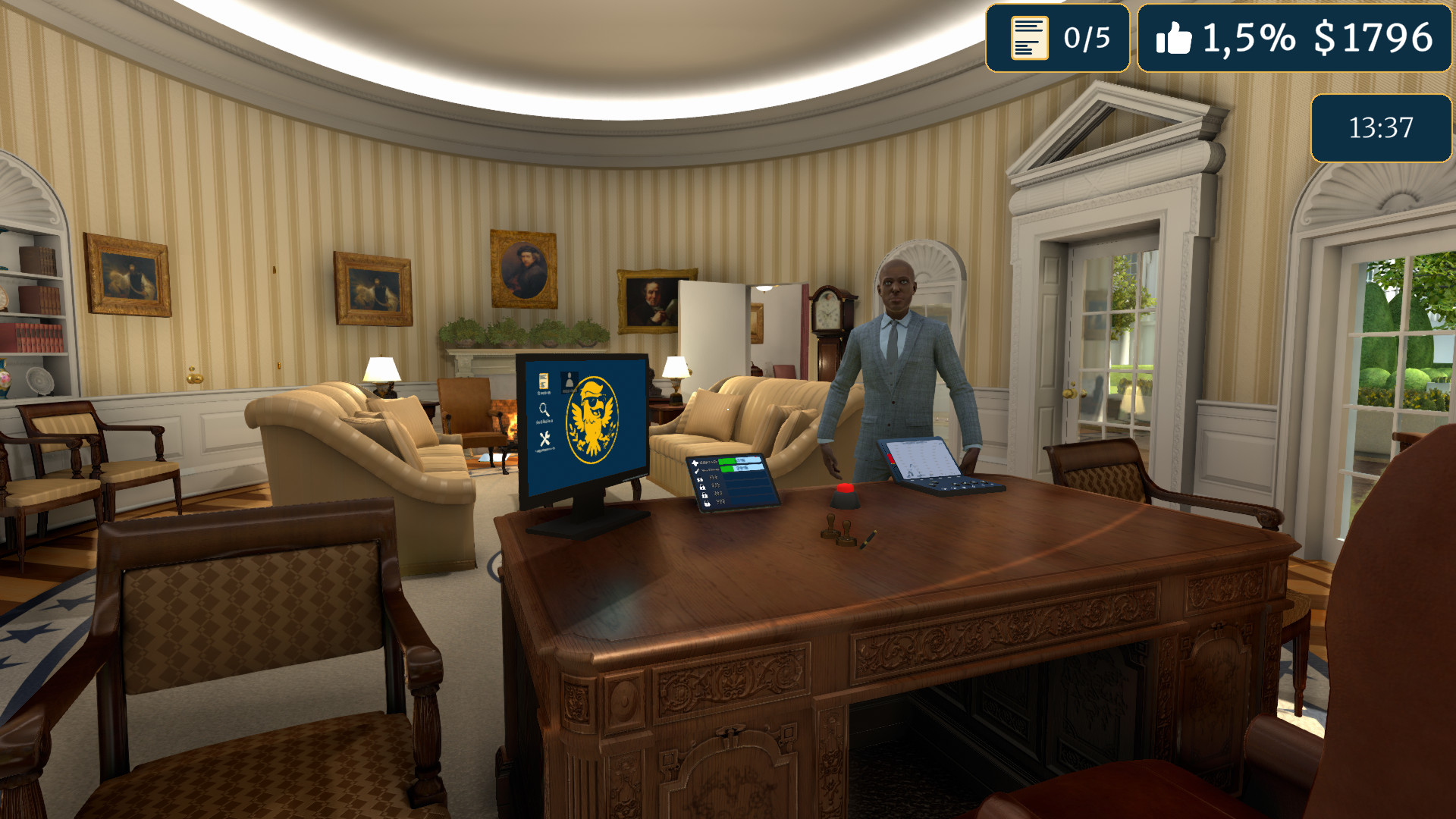
Task: Click the eagle presidential seal wallpaper
Action: coord(594,419)
